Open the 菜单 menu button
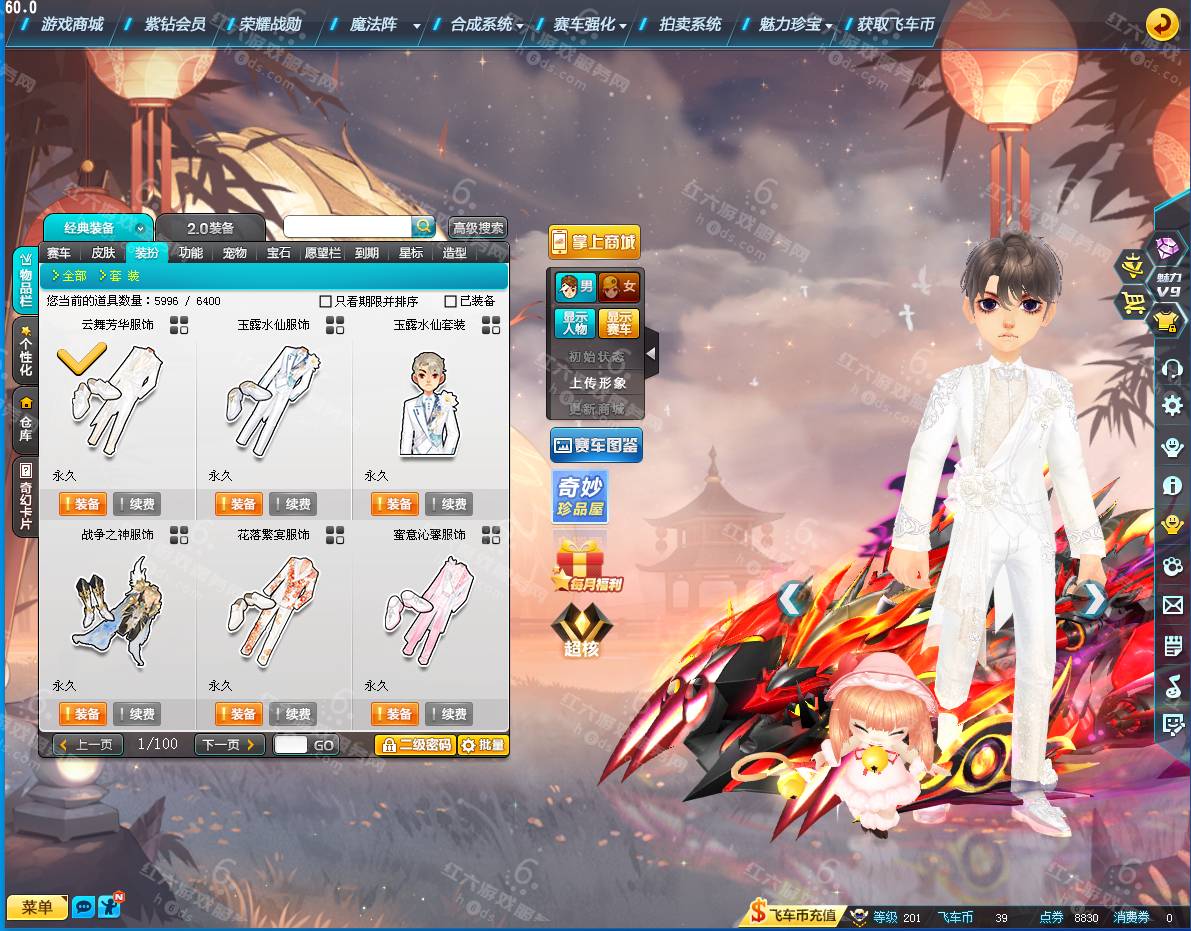 [x=37, y=907]
